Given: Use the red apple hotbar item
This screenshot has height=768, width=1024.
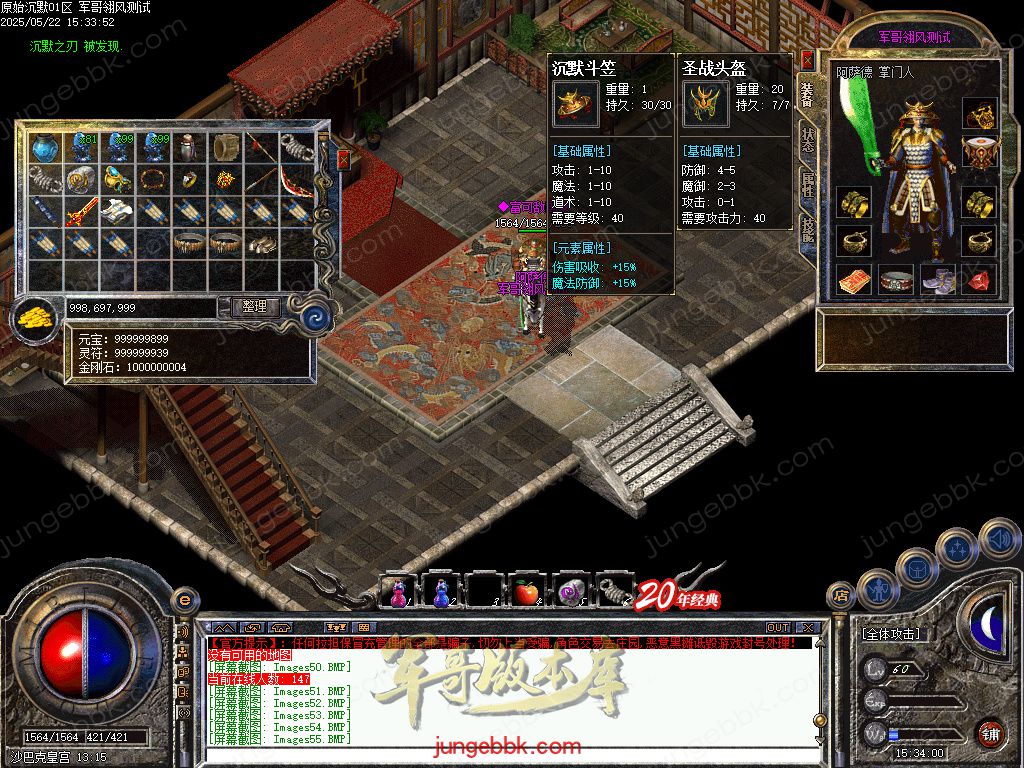Looking at the screenshot, I should (527, 593).
